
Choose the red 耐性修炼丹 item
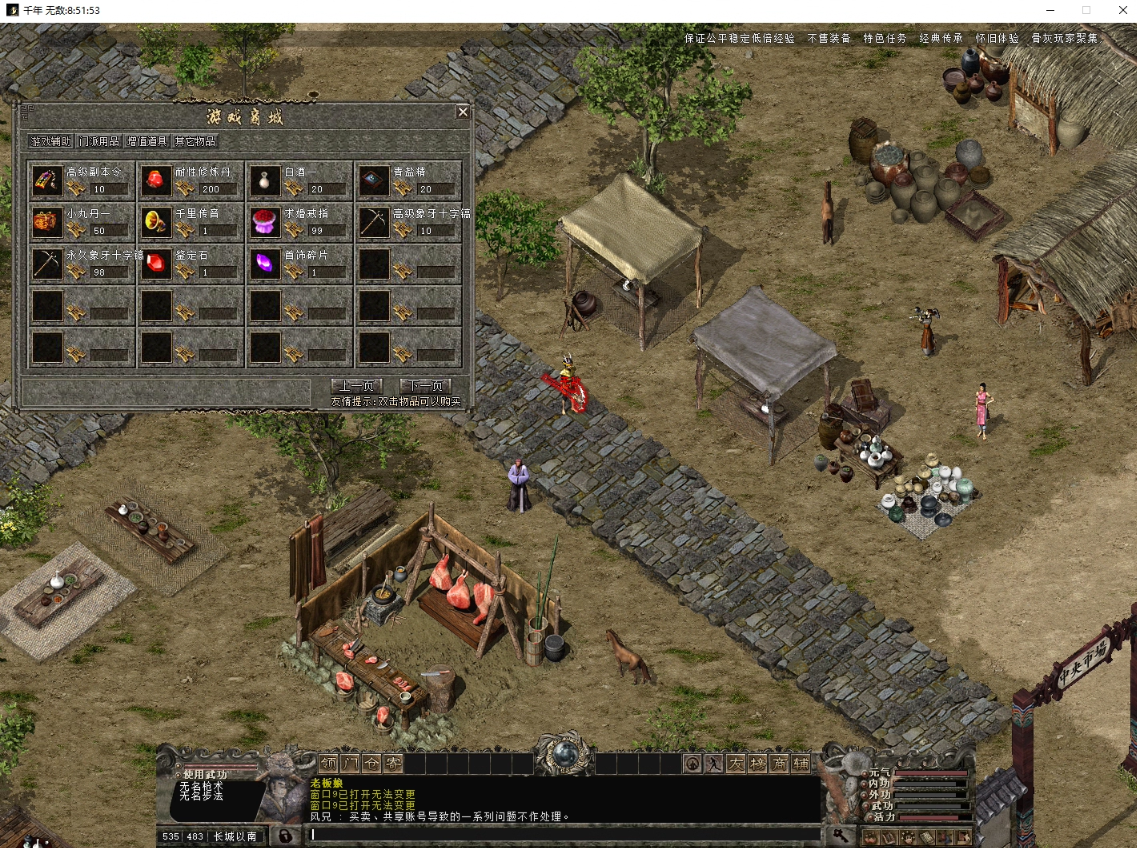click(156, 180)
